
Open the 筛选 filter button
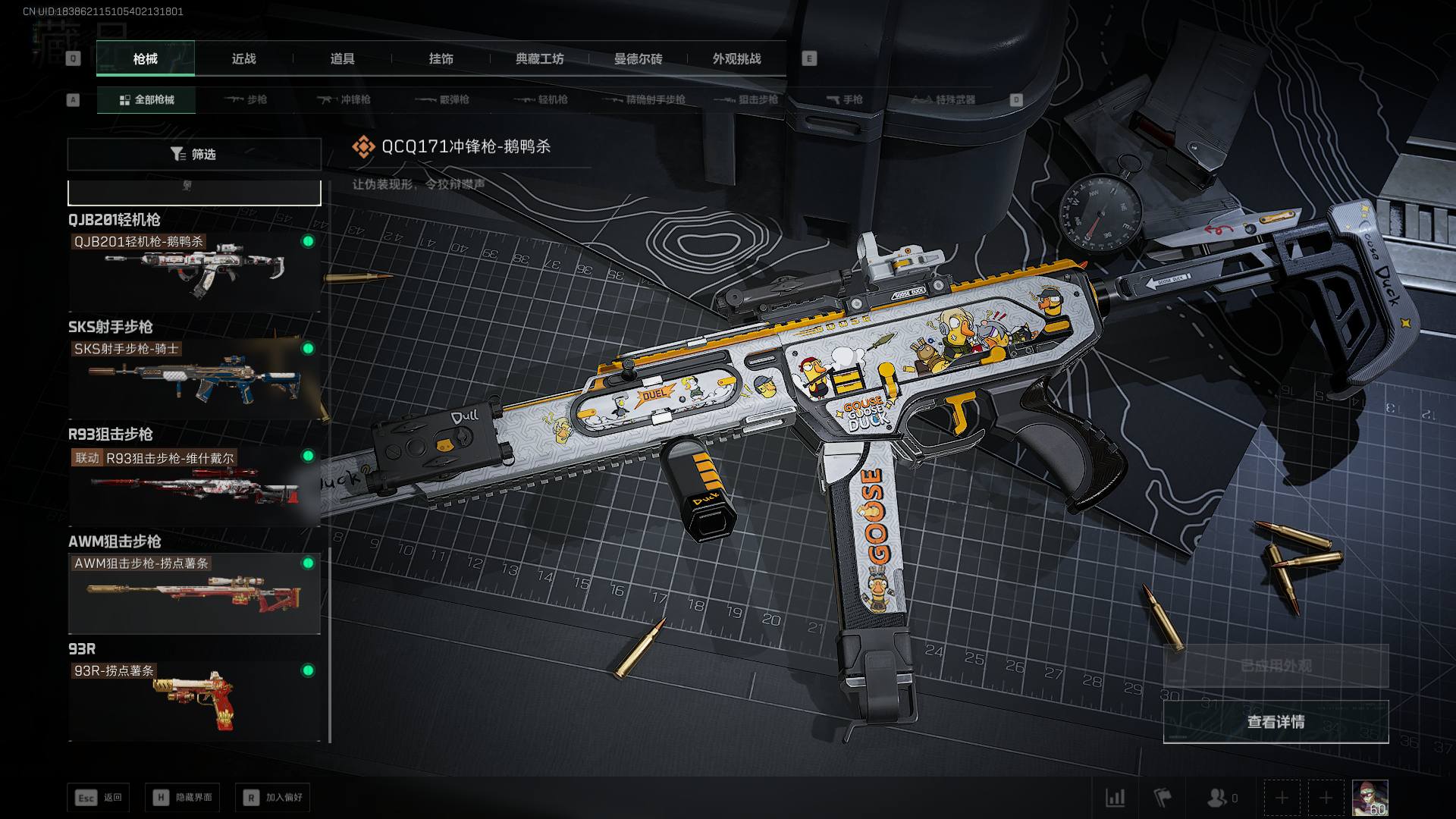[194, 155]
